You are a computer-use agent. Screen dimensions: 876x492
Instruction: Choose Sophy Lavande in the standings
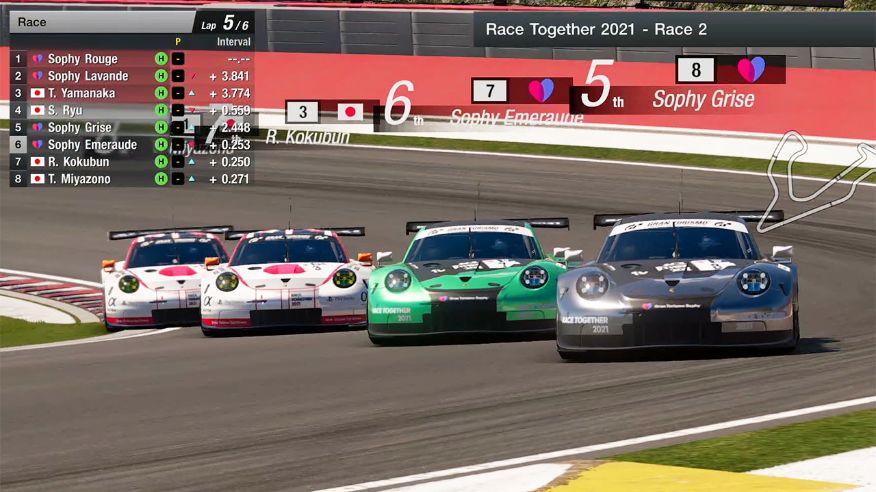[88, 76]
